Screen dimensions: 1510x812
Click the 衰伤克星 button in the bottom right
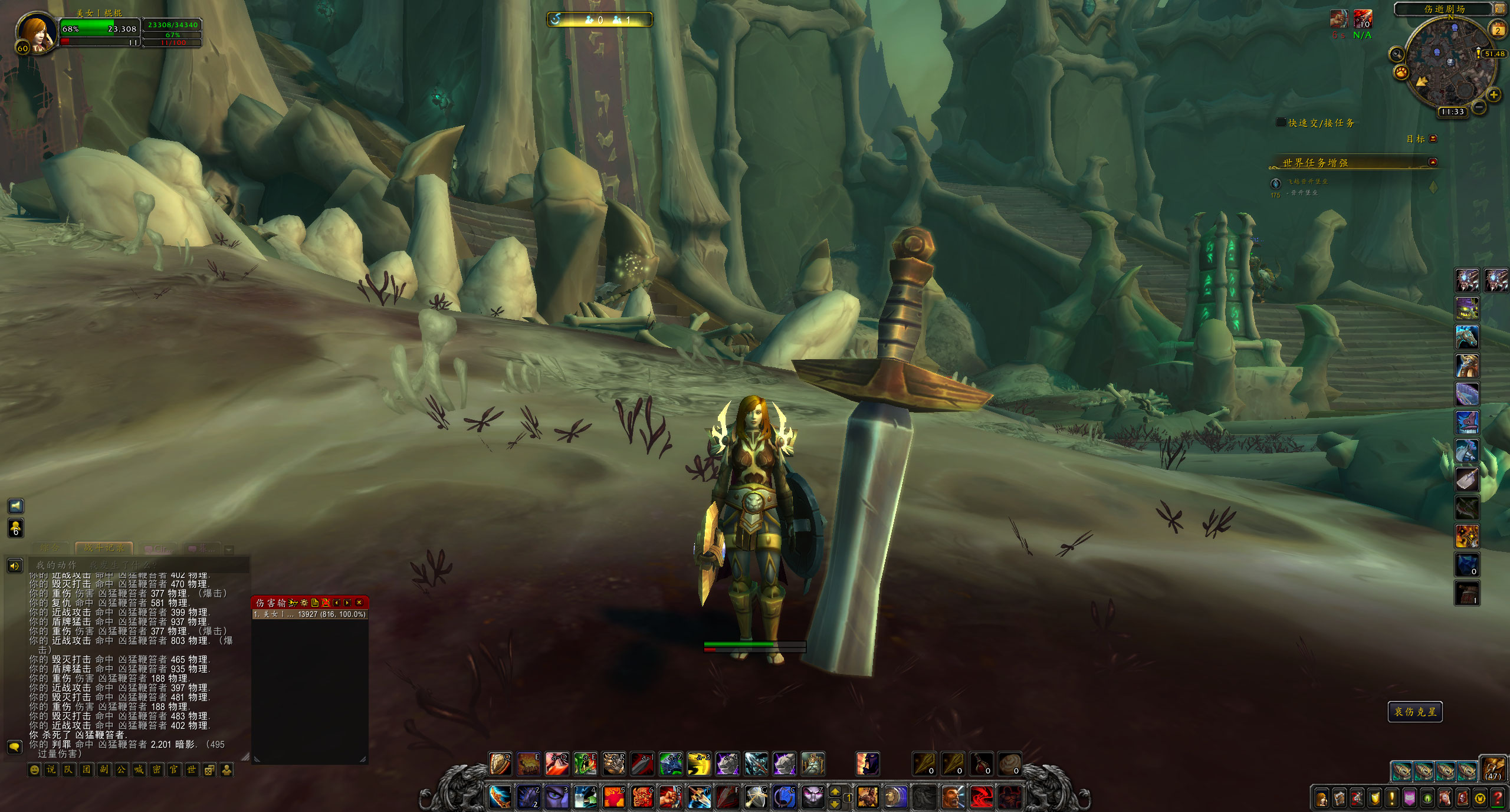[x=1415, y=711]
